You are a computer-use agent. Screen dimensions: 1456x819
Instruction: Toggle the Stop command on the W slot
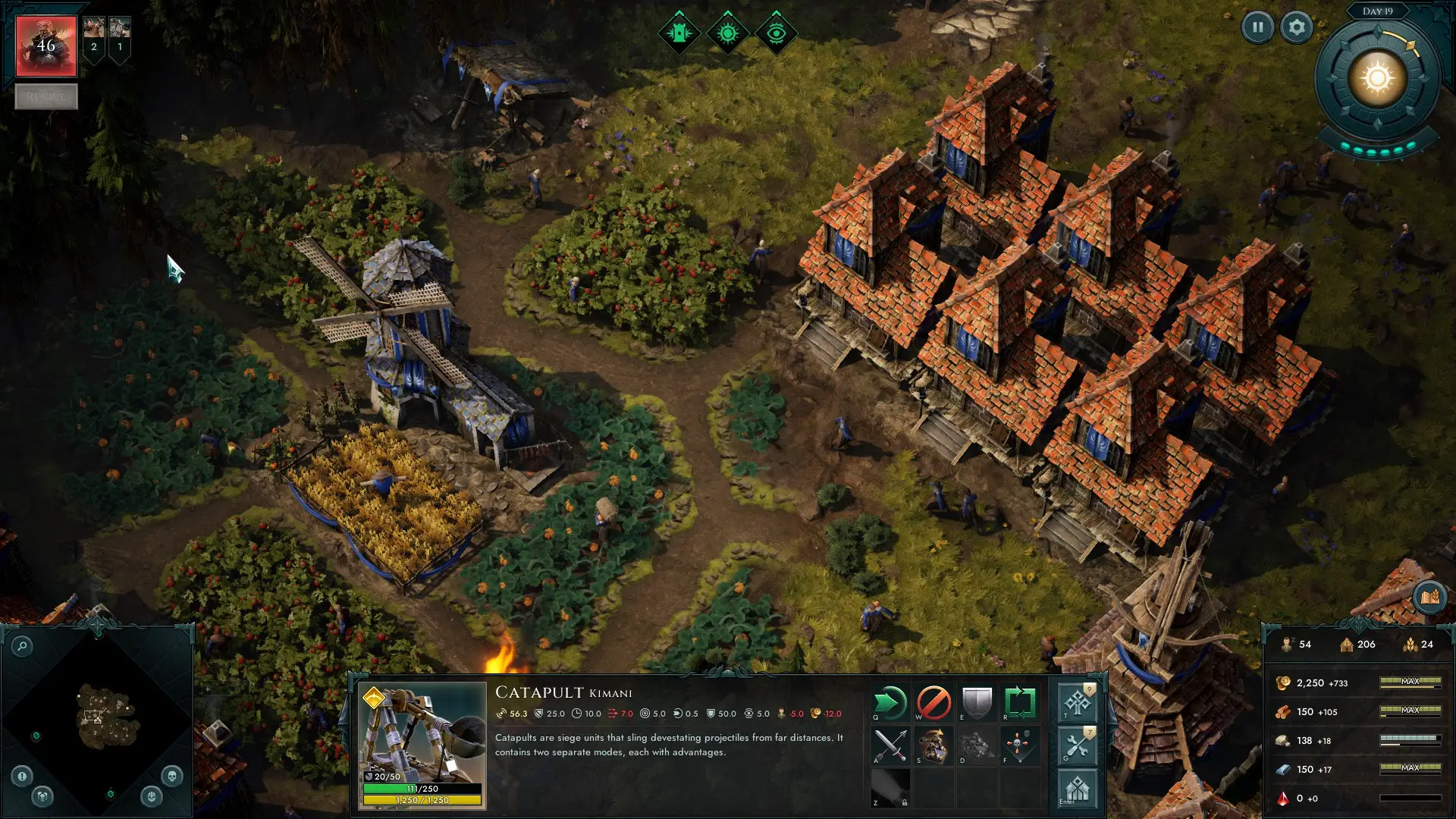(932, 701)
